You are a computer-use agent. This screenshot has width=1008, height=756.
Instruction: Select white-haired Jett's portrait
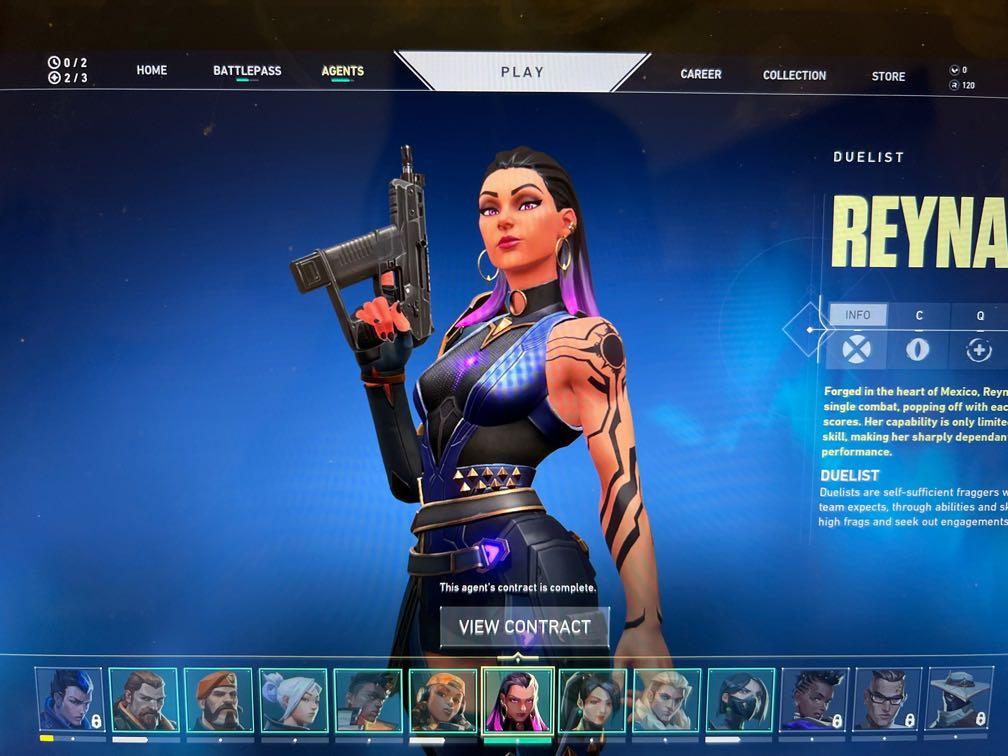click(x=293, y=700)
